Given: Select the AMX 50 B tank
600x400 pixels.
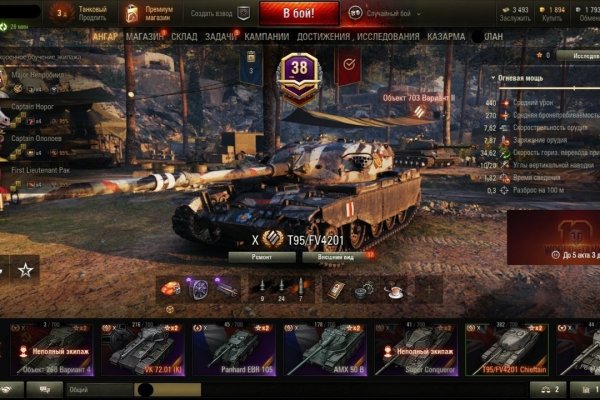Looking at the screenshot, I should [323, 348].
